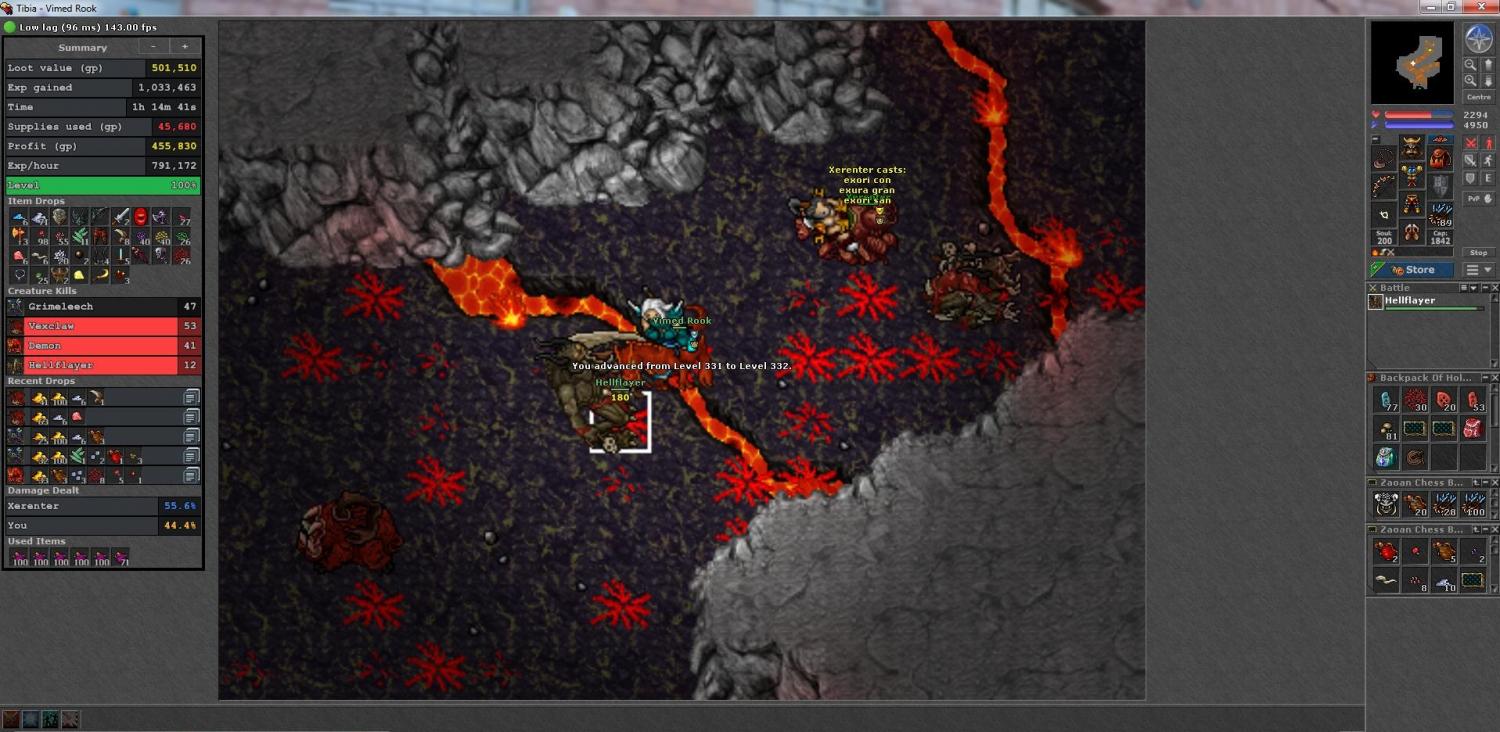The width and height of the screenshot is (1500, 732).
Task: Select the mushroom stack of 81
Action: pyautogui.click(x=1386, y=429)
